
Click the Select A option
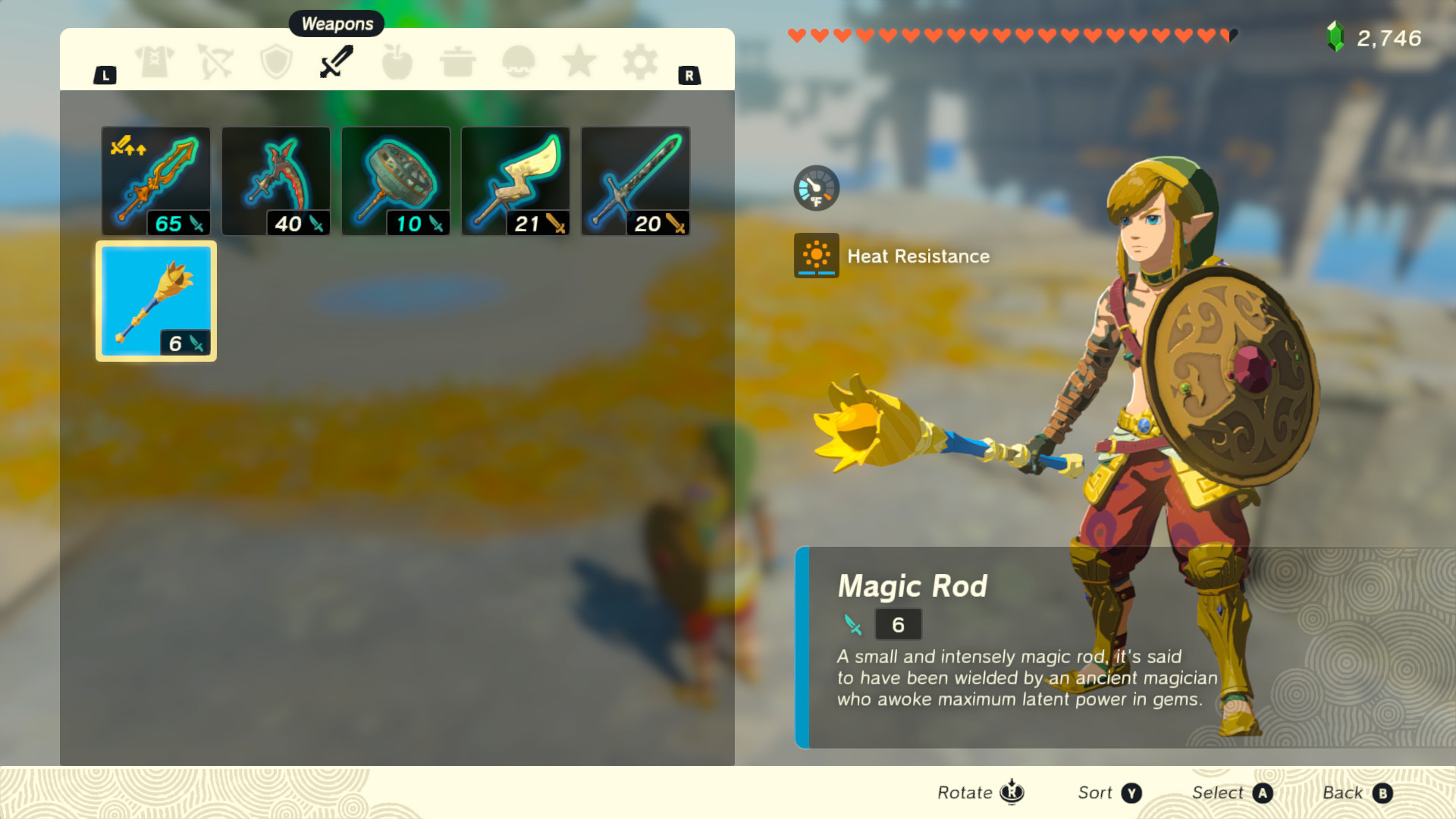(x=1230, y=792)
